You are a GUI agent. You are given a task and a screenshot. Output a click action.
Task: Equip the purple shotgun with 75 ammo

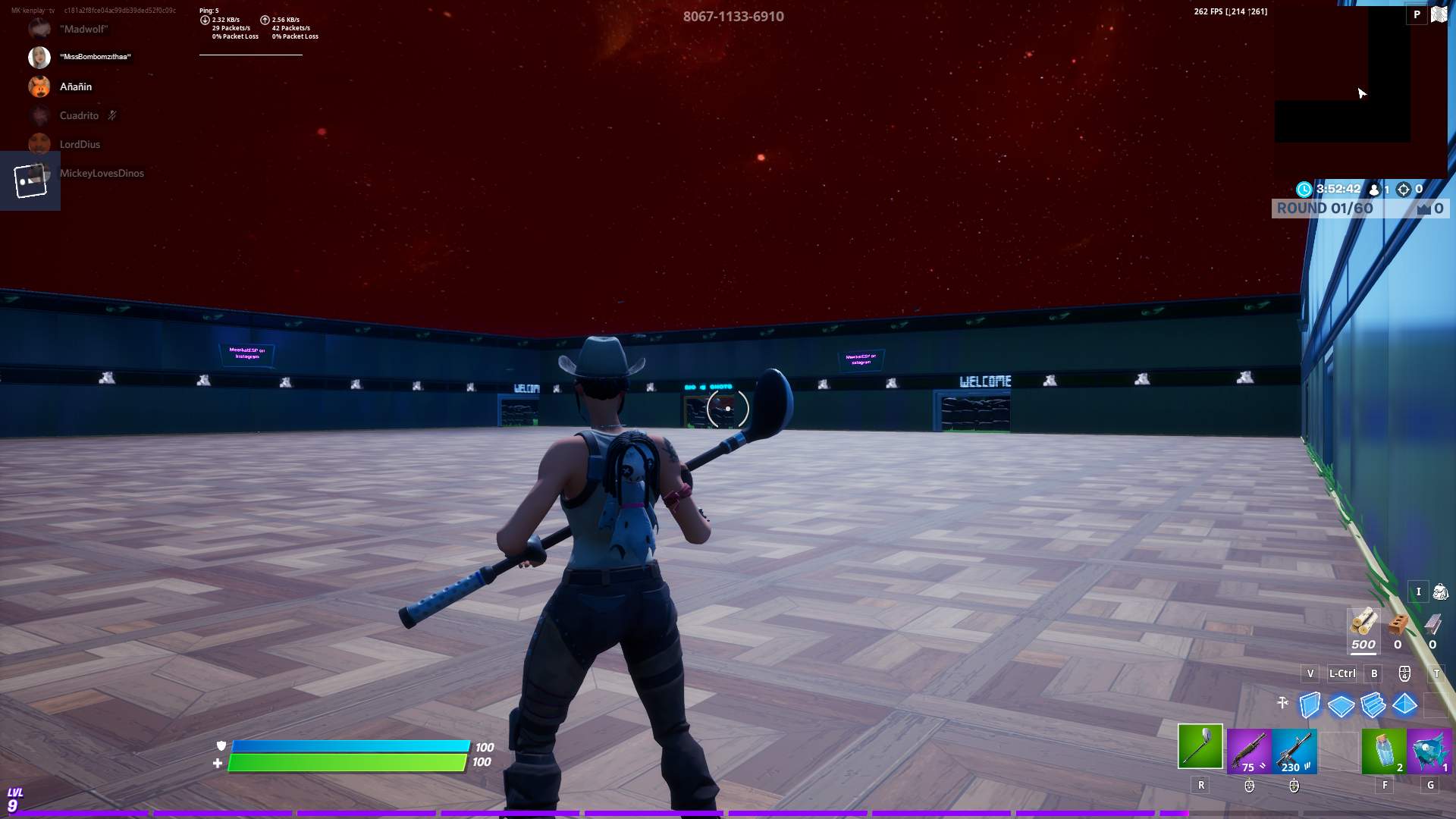tap(1249, 751)
